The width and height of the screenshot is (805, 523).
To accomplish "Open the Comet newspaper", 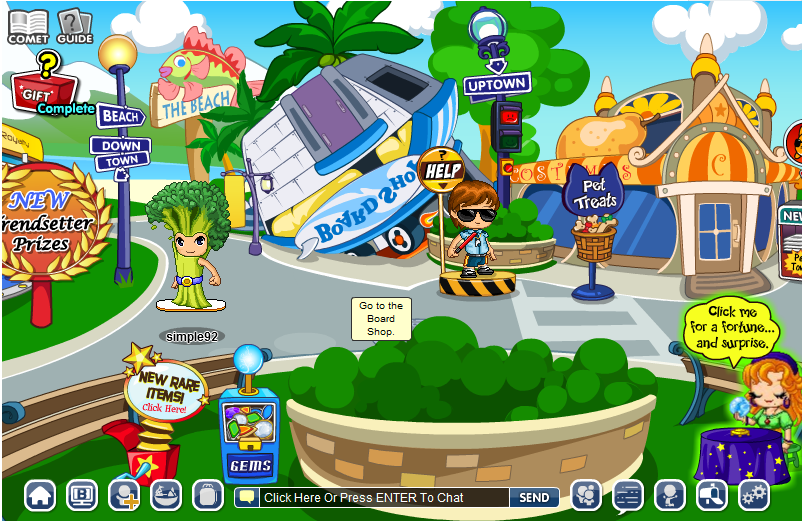I will tap(28, 25).
